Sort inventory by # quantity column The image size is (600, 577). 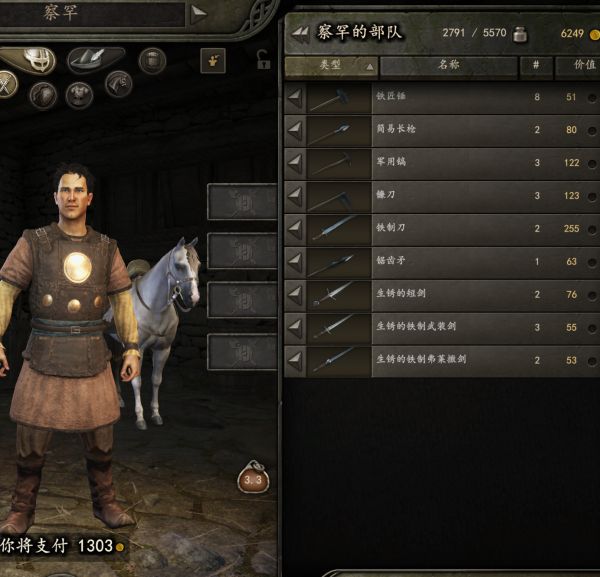[x=535, y=67]
